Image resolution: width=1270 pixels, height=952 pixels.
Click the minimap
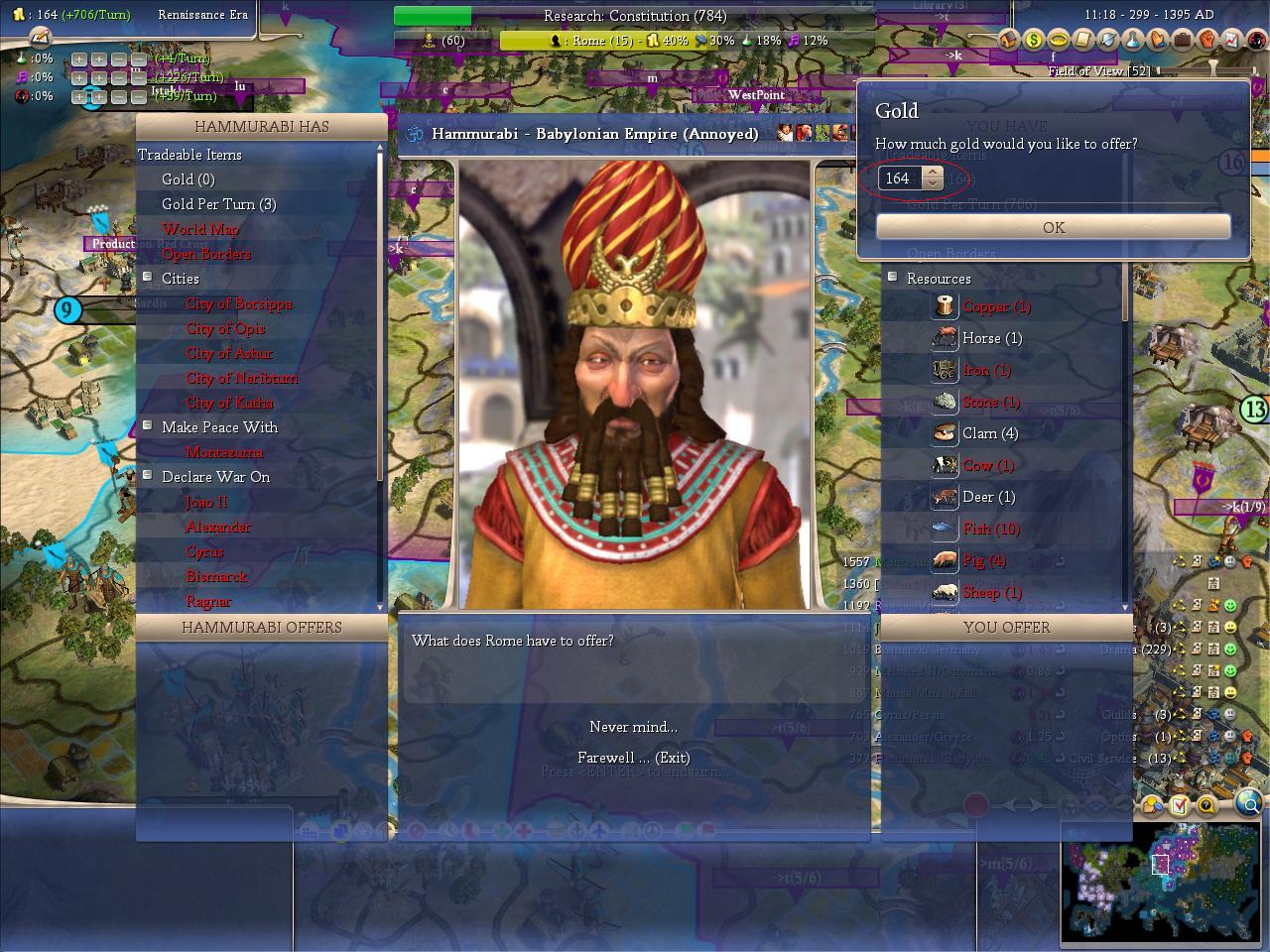1160,879
